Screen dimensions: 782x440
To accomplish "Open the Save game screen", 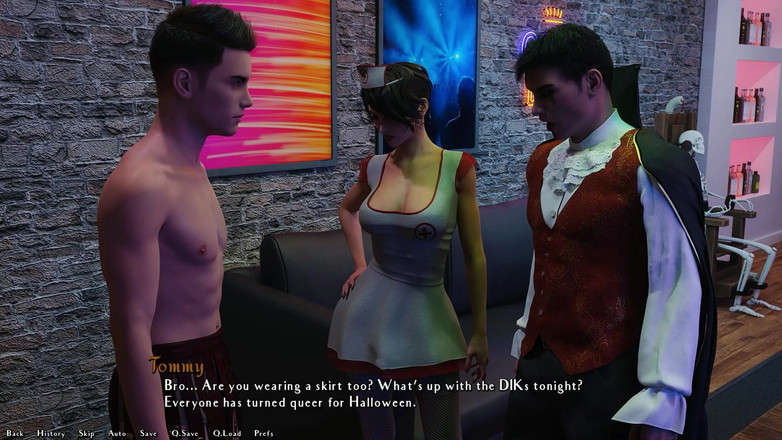I will 148,433.
